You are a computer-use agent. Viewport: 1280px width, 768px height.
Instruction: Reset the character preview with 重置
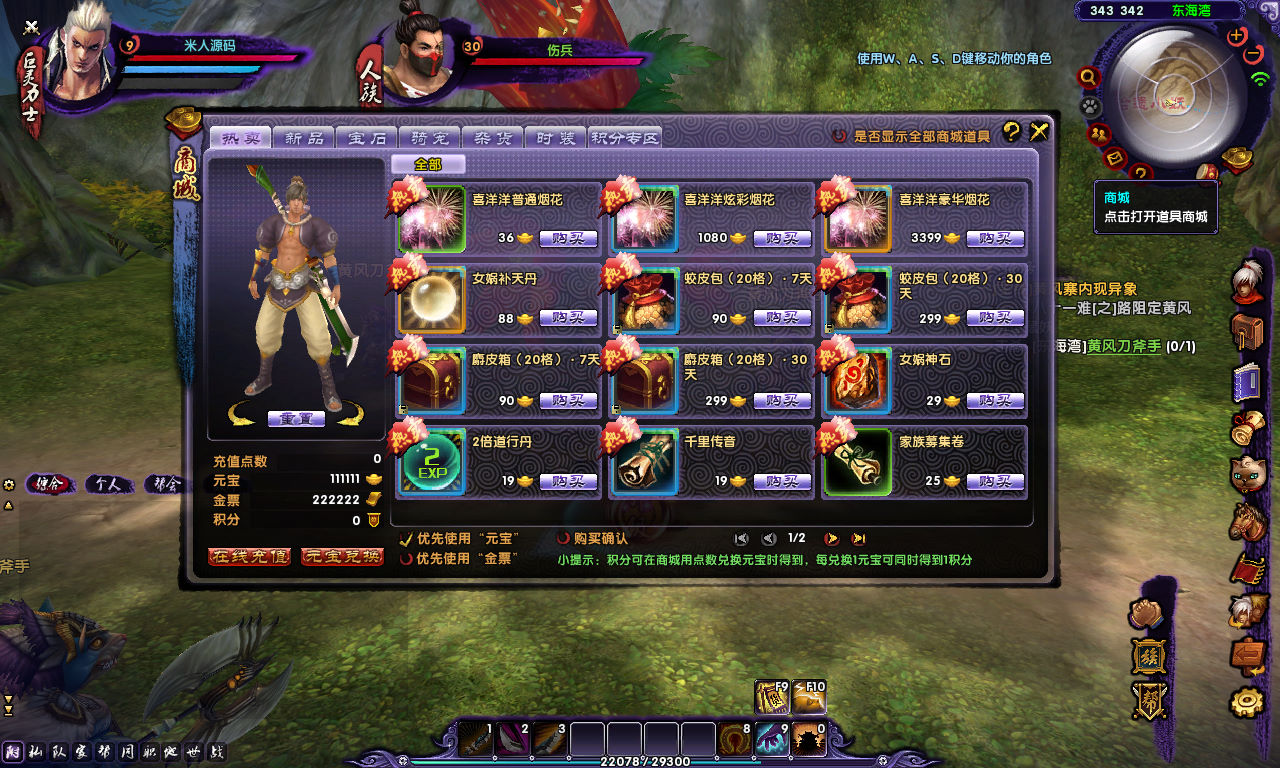pyautogui.click(x=296, y=418)
